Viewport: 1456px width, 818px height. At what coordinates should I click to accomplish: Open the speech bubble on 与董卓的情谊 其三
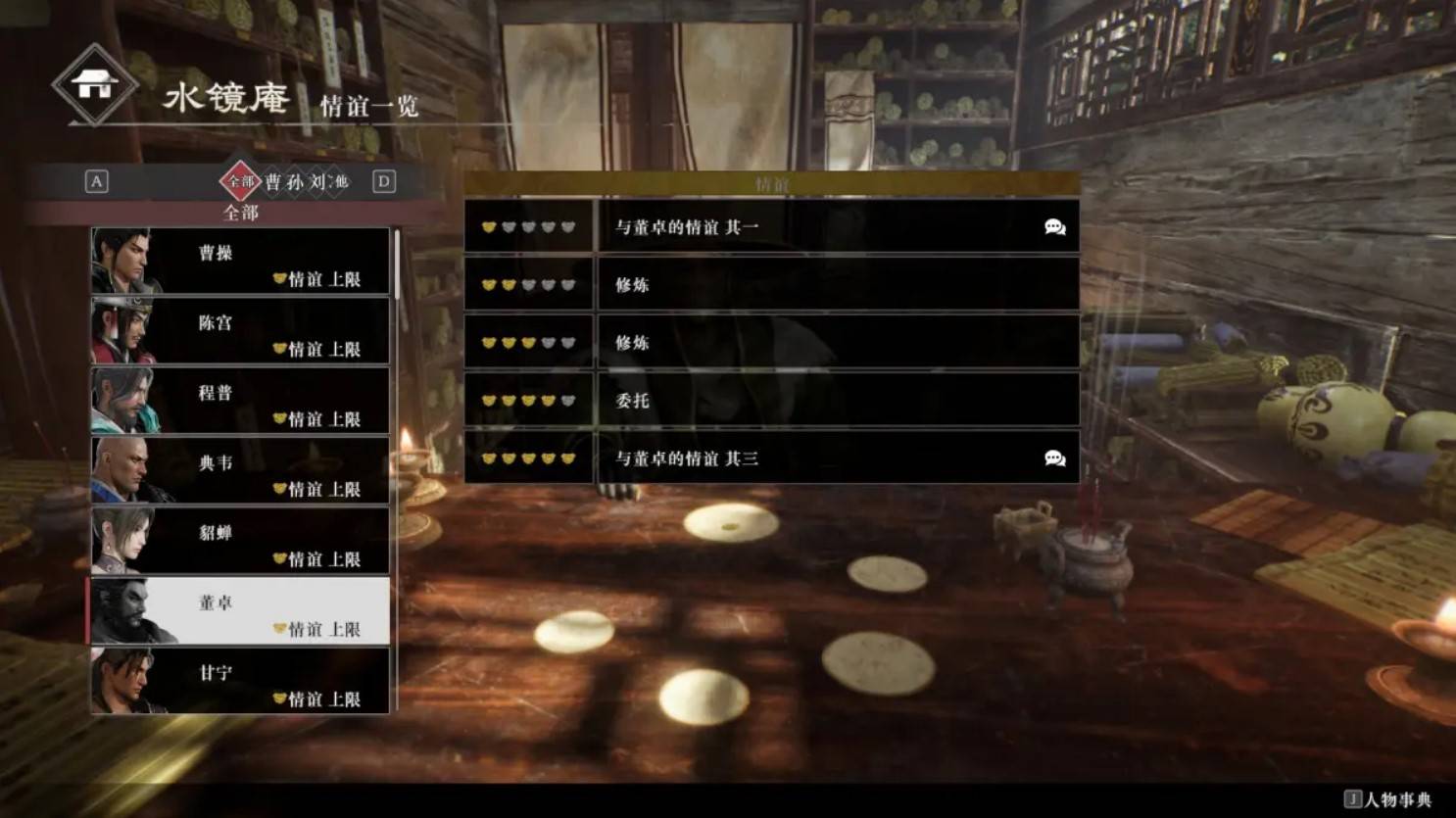pyautogui.click(x=1054, y=457)
